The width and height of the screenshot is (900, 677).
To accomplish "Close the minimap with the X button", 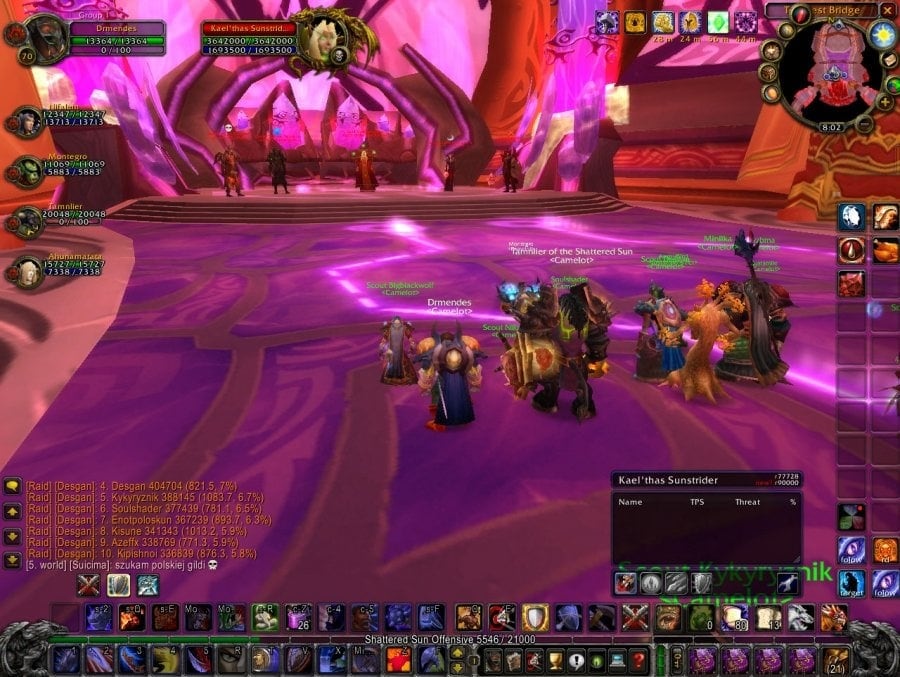I will pyautogui.click(x=888, y=10).
